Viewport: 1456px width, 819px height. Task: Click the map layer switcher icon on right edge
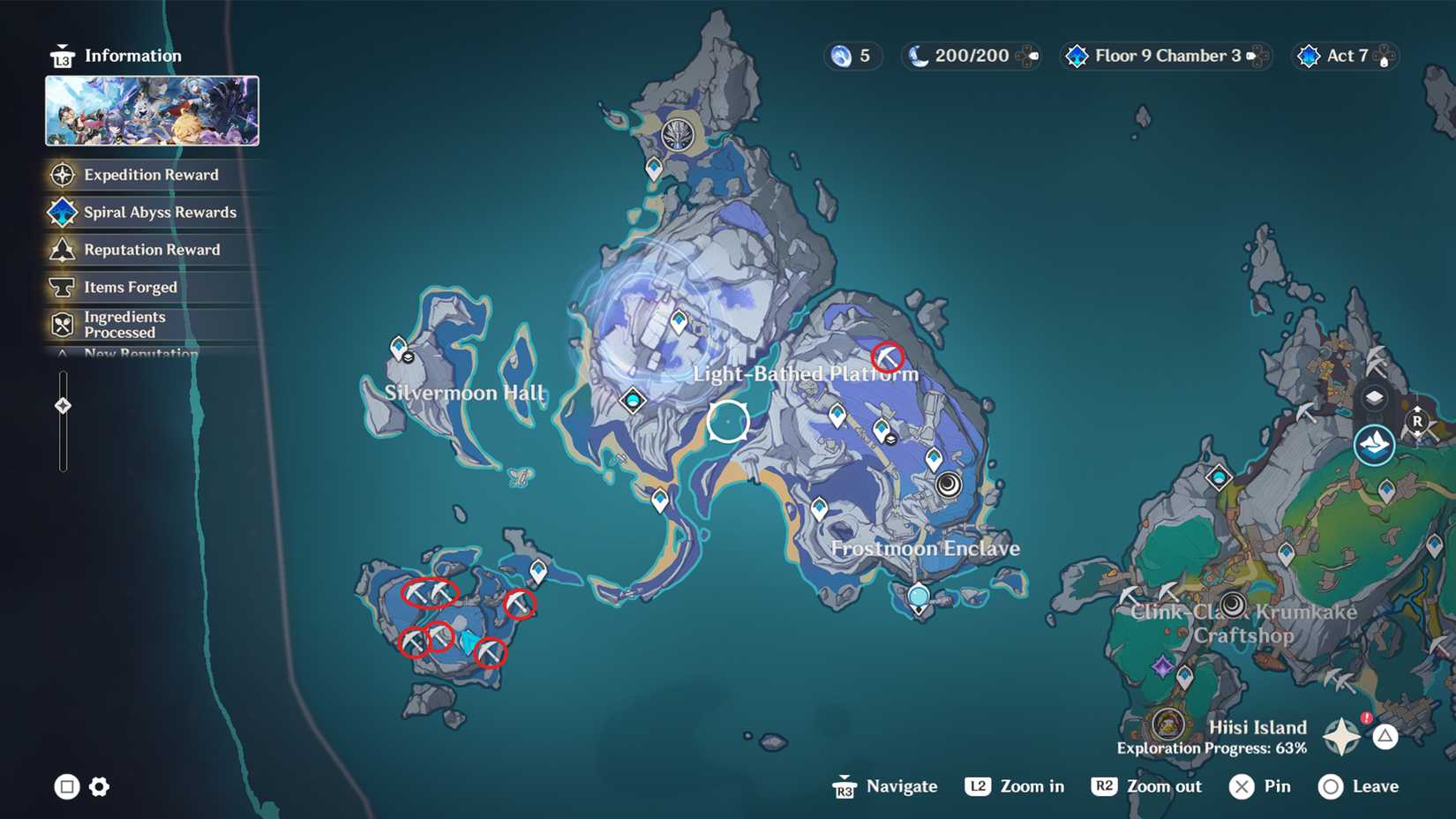click(1374, 398)
